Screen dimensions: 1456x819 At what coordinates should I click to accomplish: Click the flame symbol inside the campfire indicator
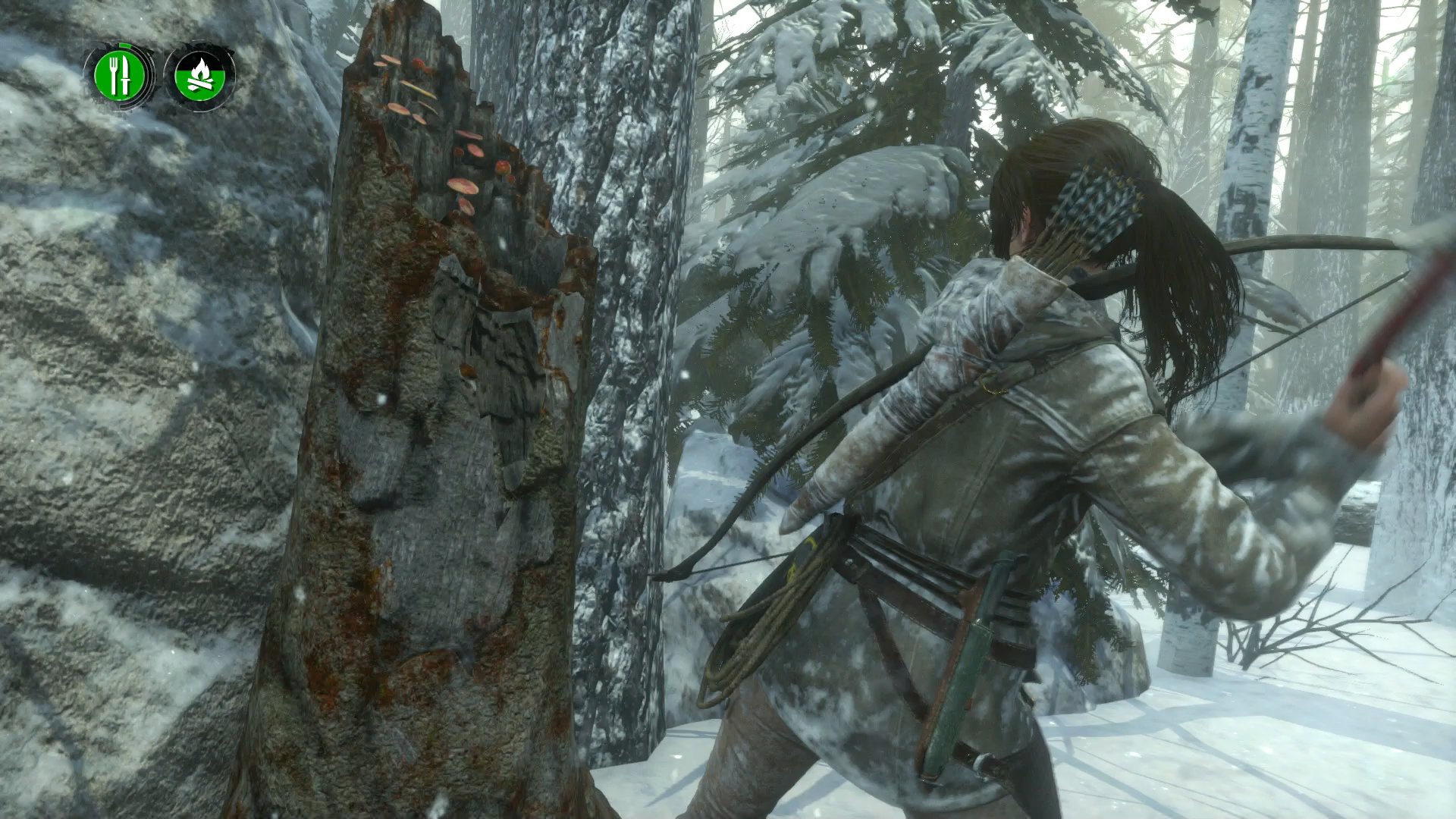[202, 68]
